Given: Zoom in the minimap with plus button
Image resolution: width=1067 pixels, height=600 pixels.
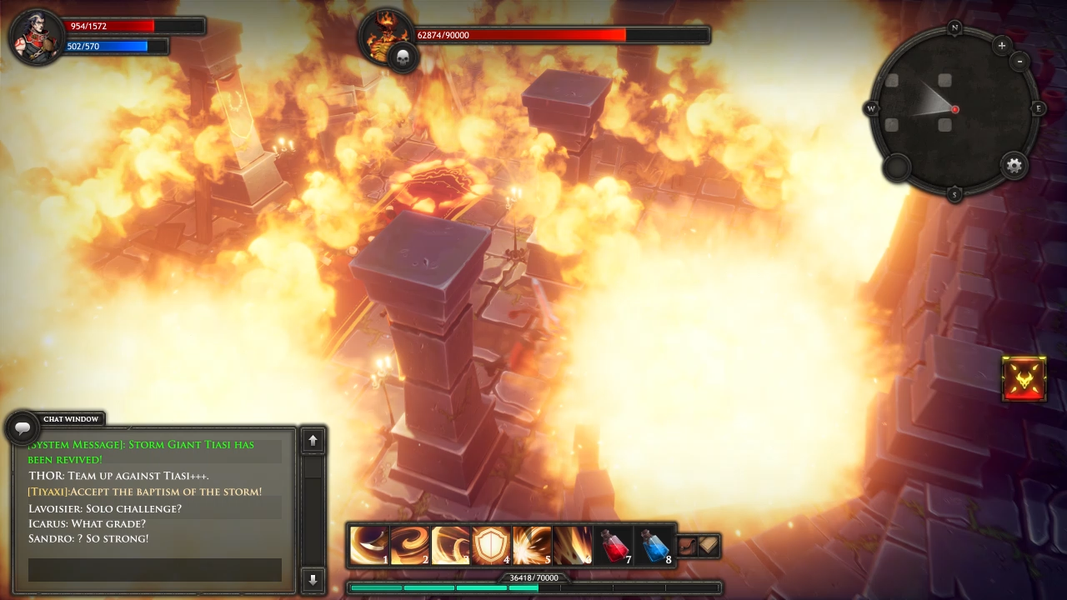Looking at the screenshot, I should pos(1002,45).
